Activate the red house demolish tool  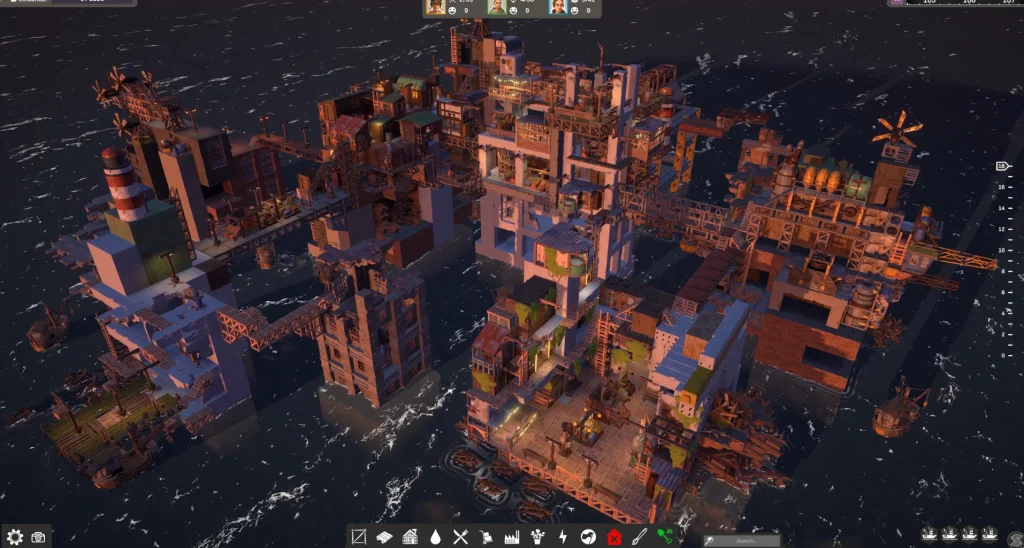(x=614, y=537)
